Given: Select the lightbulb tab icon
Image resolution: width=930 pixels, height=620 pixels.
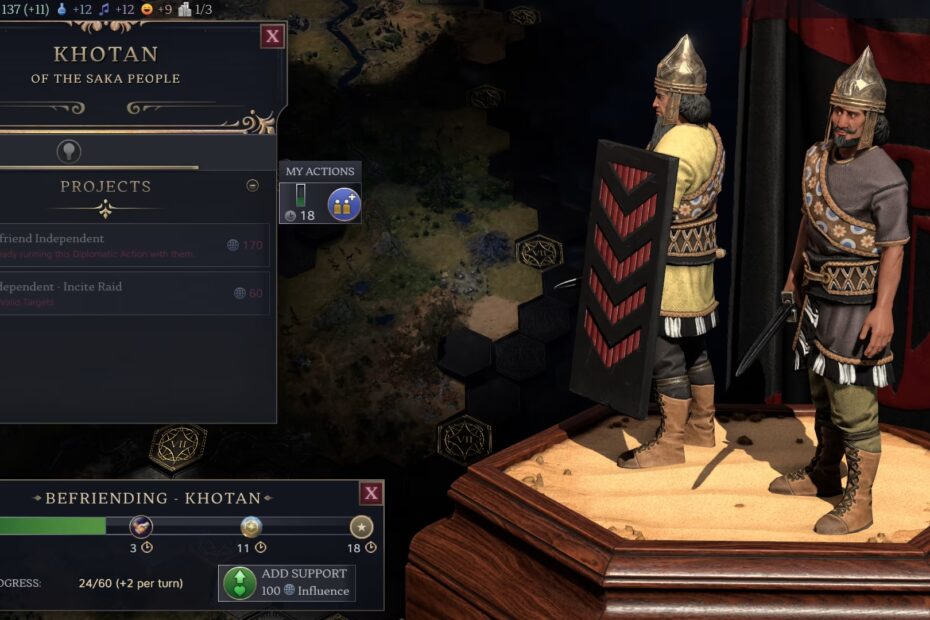Looking at the screenshot, I should 69,151.
